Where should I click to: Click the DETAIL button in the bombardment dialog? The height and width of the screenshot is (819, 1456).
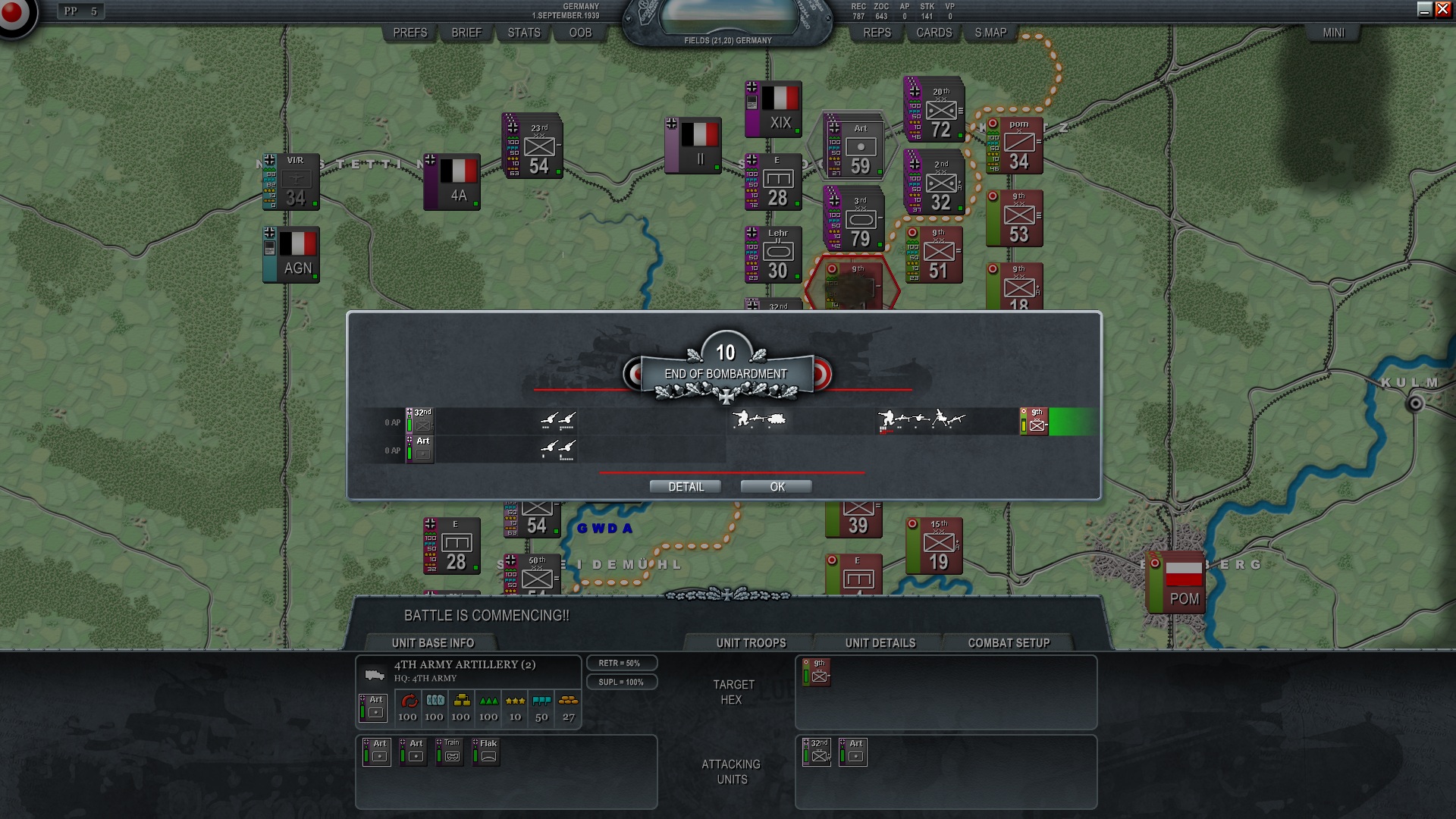tap(685, 486)
